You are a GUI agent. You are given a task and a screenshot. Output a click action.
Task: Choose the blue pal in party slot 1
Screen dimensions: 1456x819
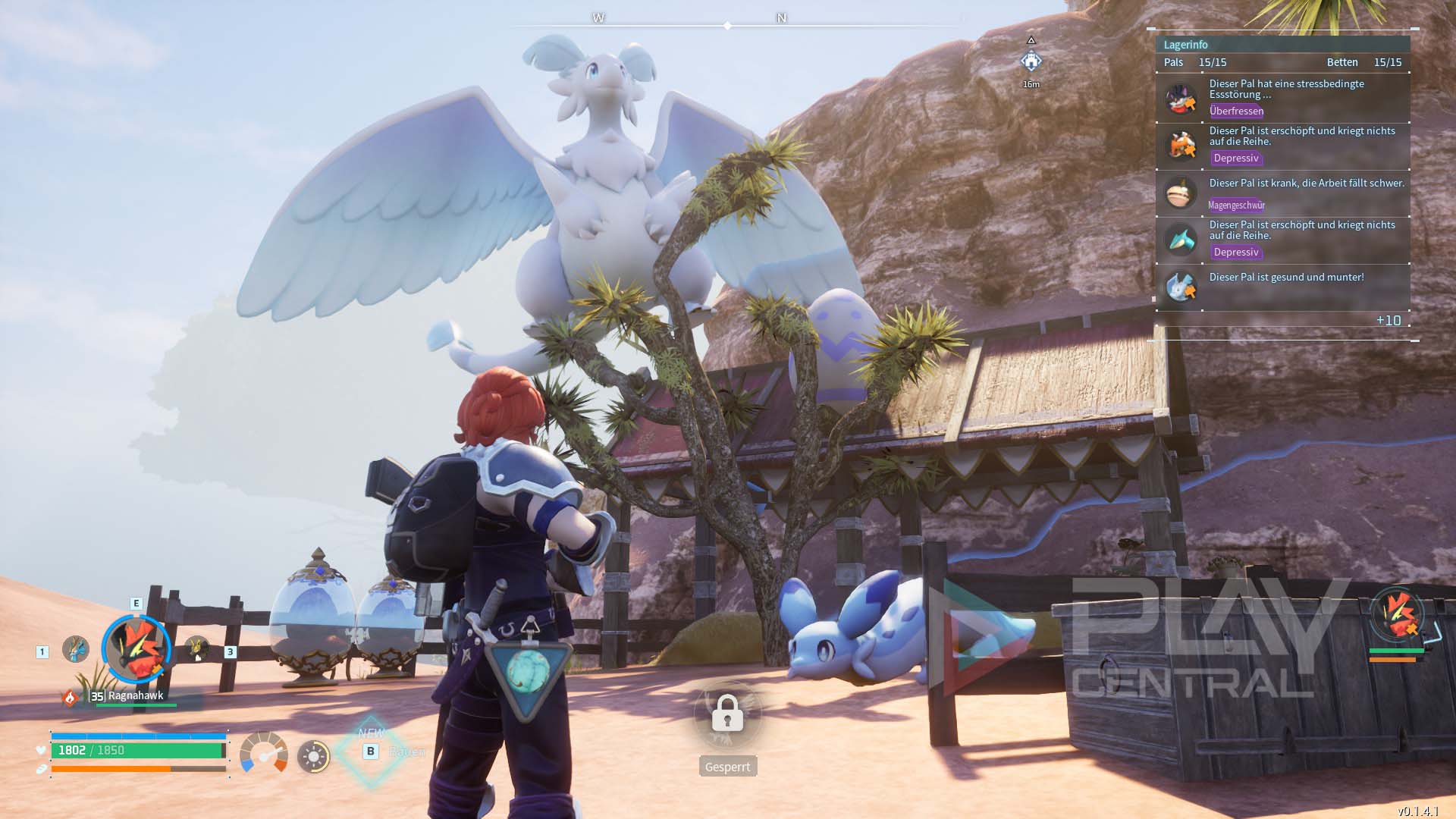(75, 649)
